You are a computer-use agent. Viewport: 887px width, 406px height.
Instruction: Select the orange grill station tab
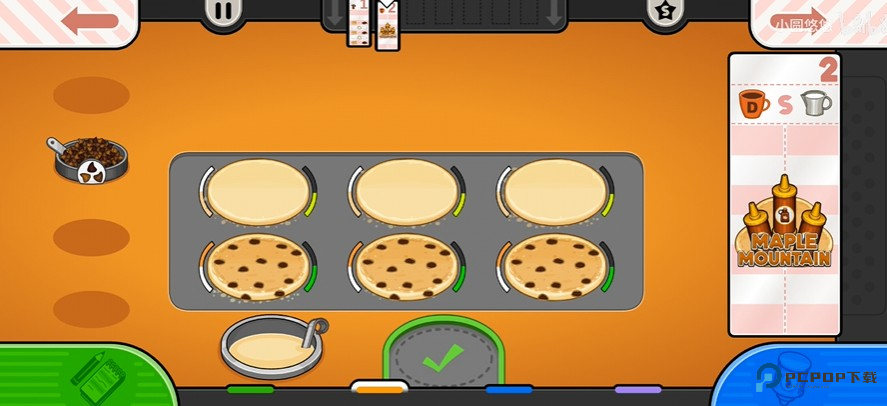coord(379,388)
